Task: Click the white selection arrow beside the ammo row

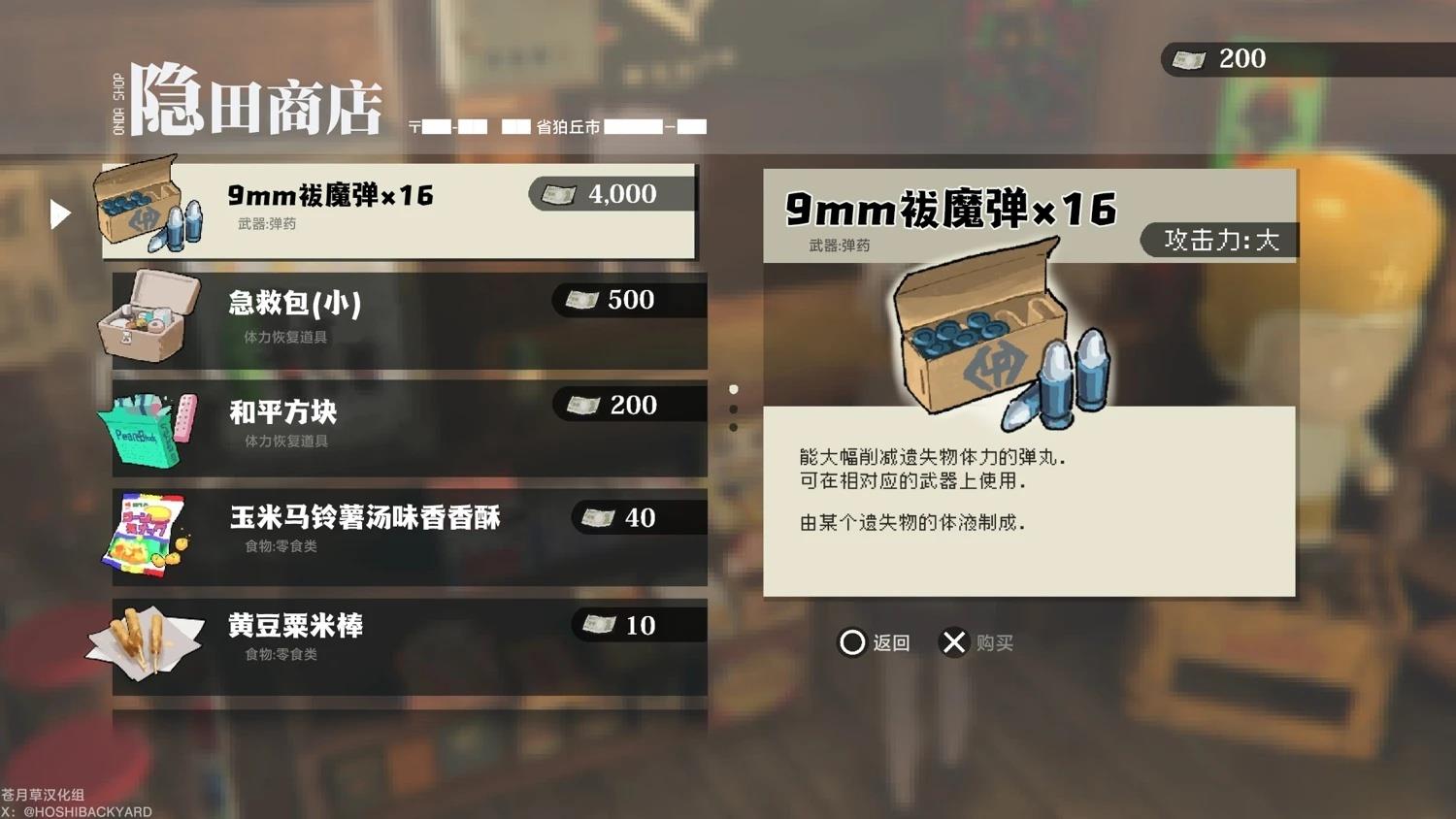Action: coord(62,213)
